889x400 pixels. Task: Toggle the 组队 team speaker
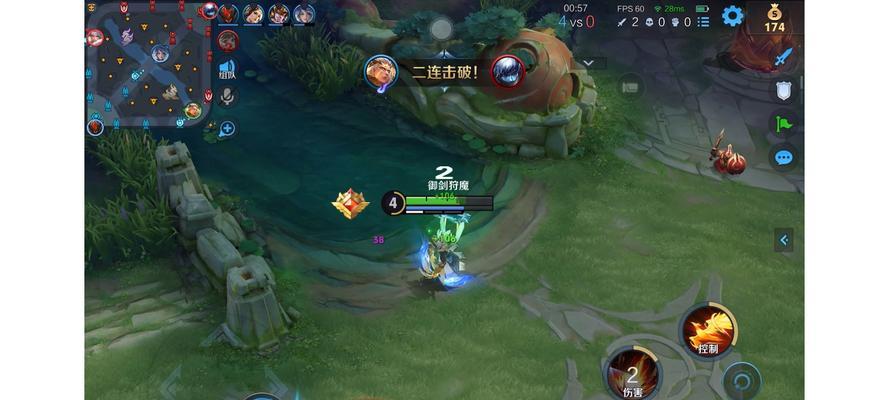tap(227, 68)
